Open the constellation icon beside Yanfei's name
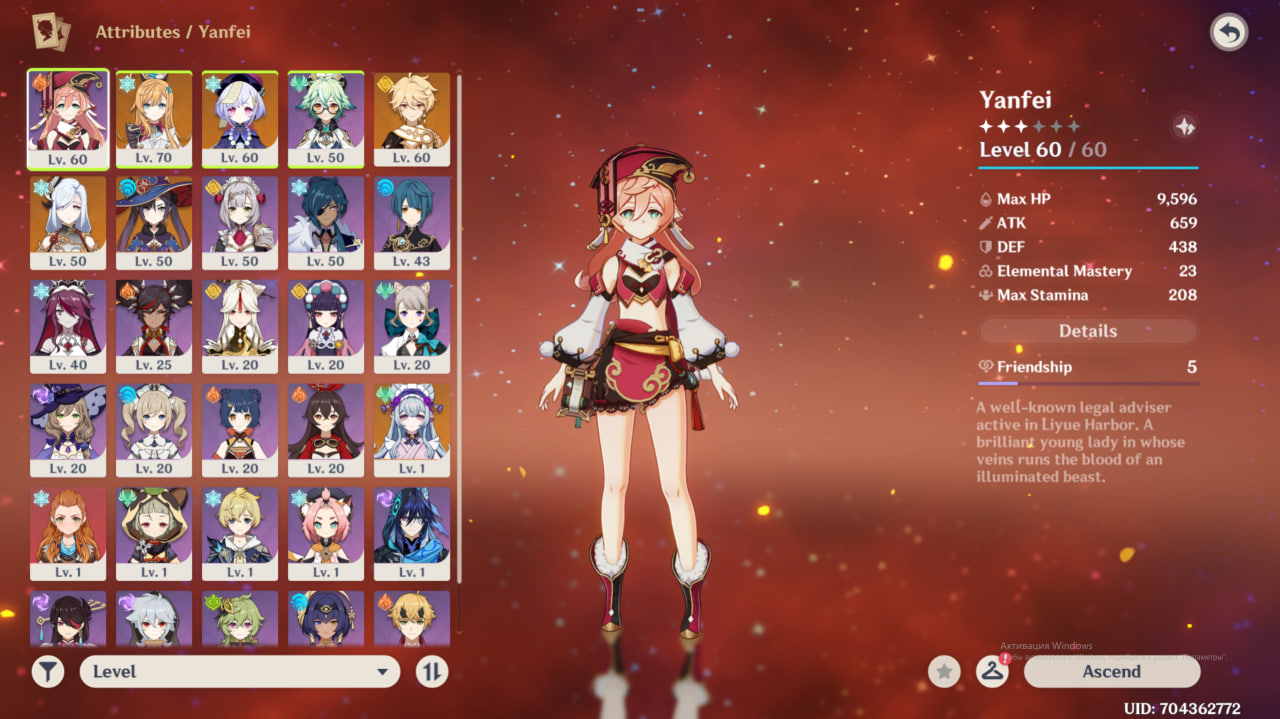 coord(1184,127)
